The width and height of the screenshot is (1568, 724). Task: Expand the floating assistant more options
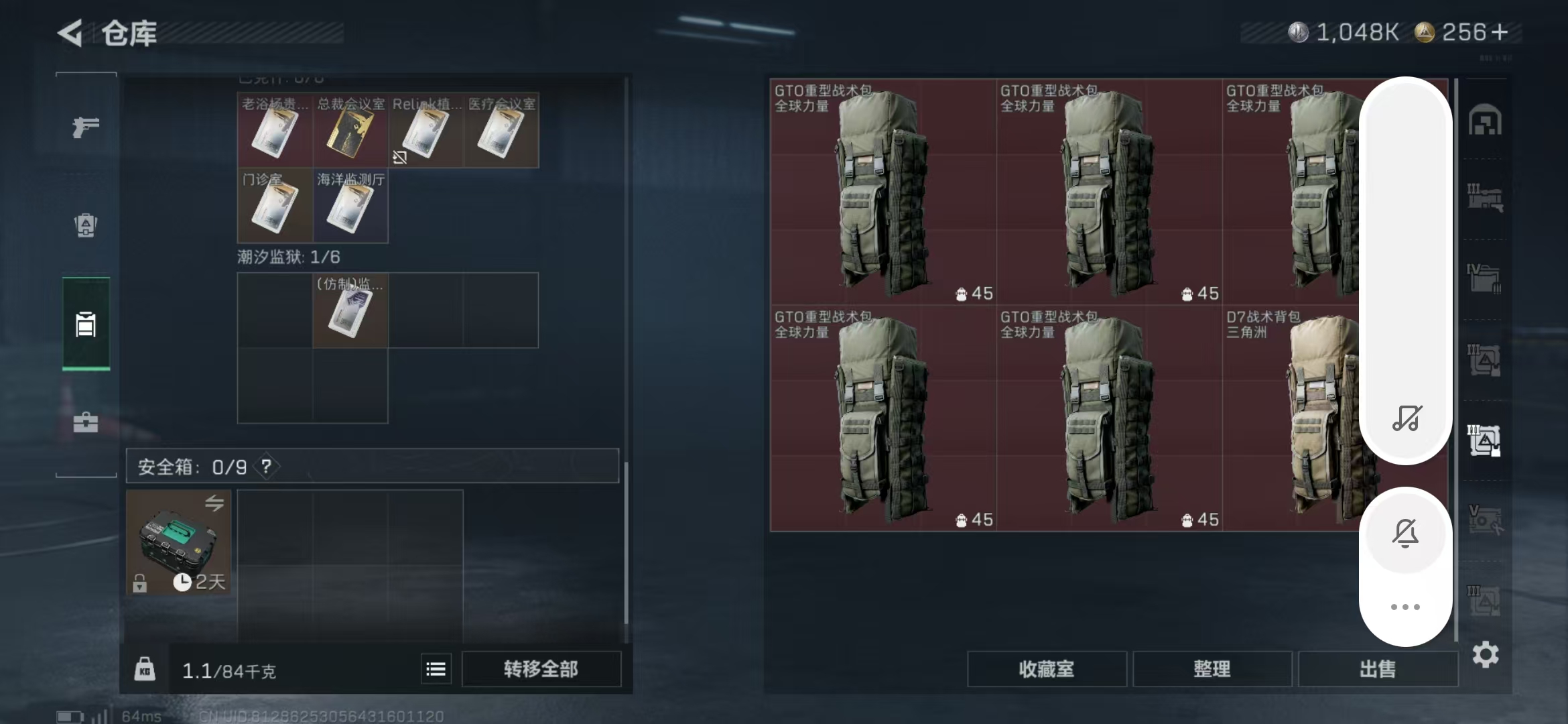1404,607
